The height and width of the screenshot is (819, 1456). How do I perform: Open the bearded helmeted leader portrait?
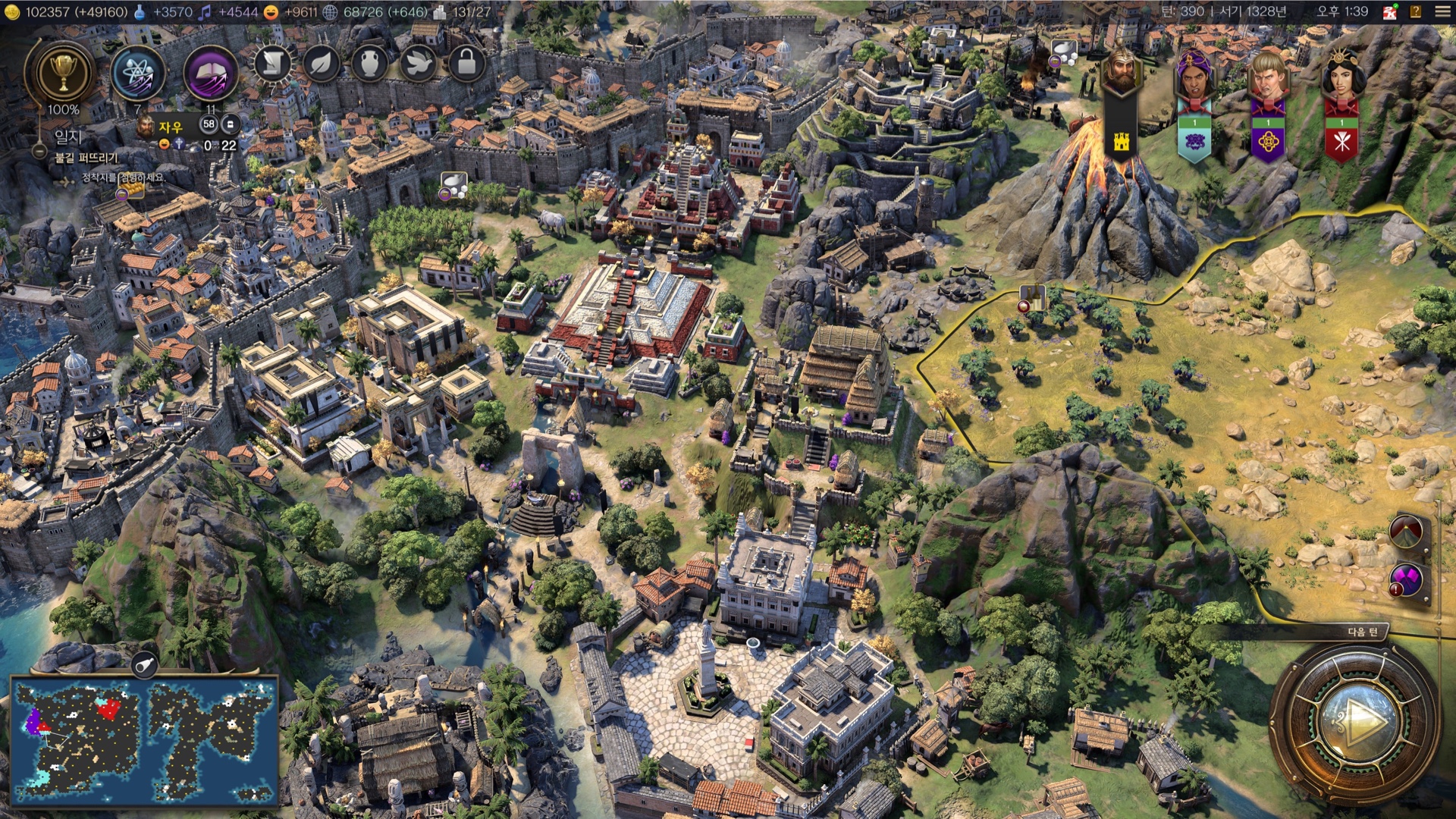(x=1120, y=74)
